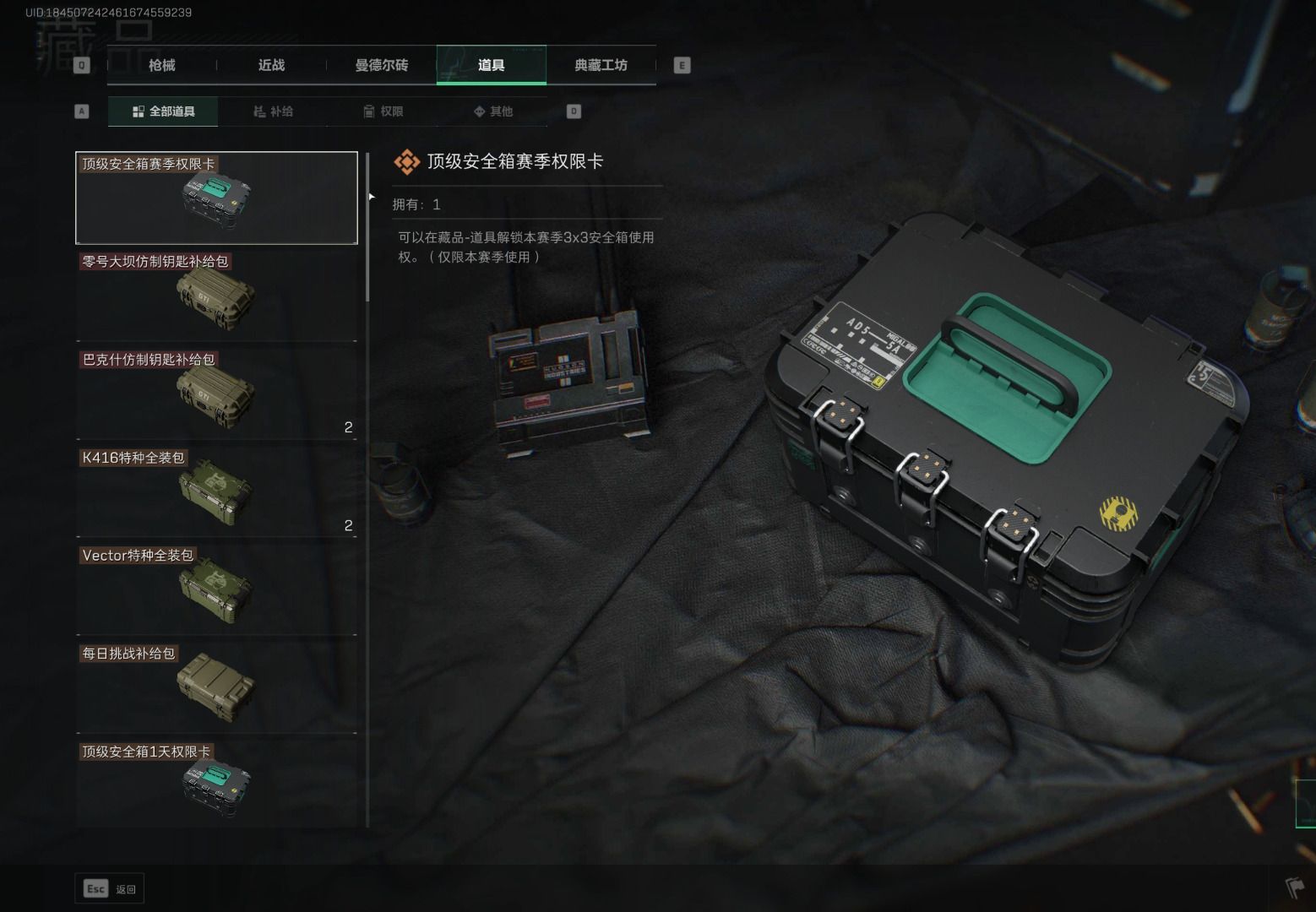
Task: Choose 巴克什仿制钥匙补给包 item
Action: click(x=216, y=394)
